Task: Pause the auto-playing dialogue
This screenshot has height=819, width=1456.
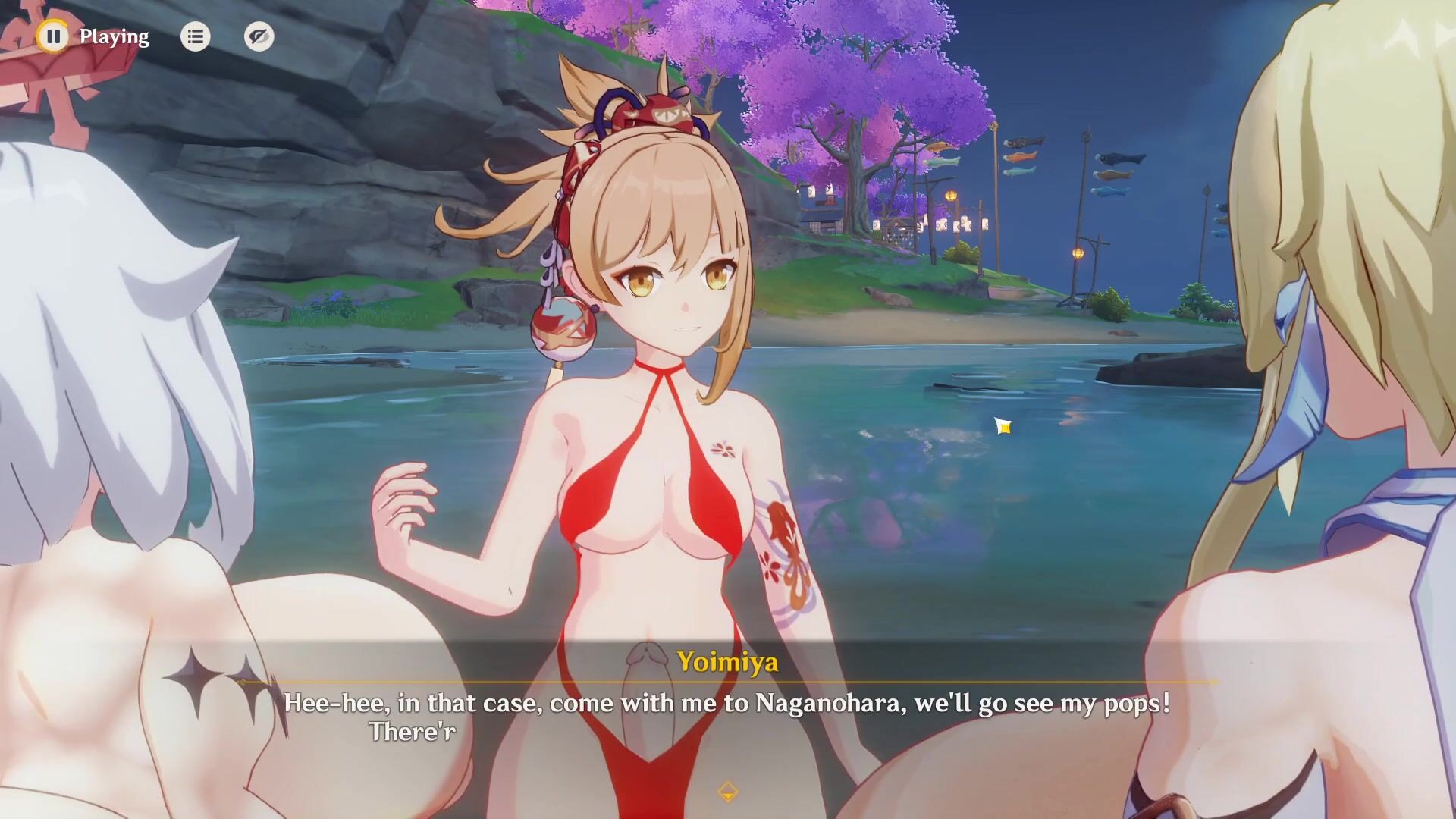Action: tap(53, 36)
